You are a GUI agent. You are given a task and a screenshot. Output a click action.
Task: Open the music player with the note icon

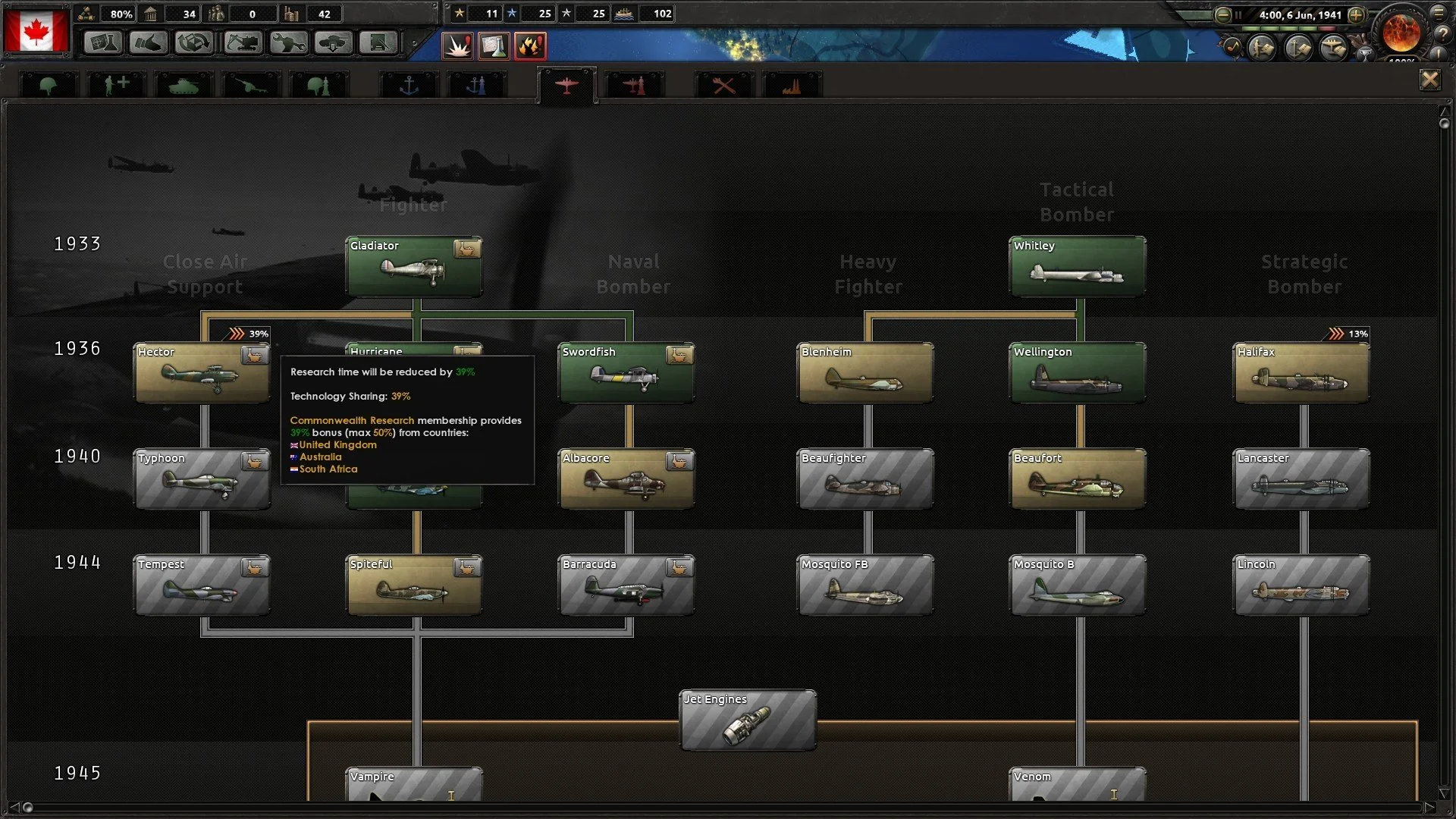1233,47
